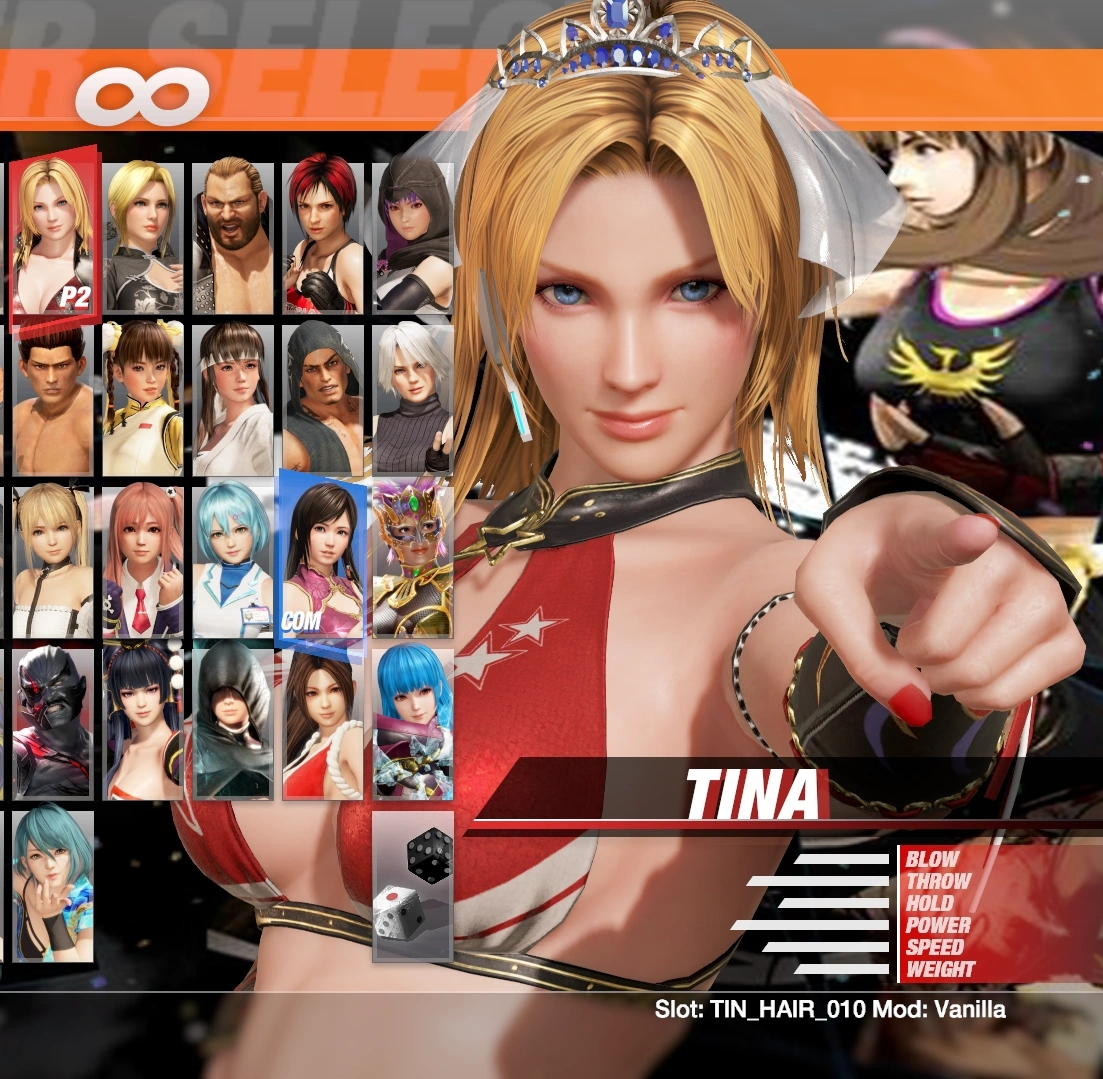The width and height of the screenshot is (1103, 1079).
Task: Choose the blonde fighter in the black dress
Action: tap(144, 236)
